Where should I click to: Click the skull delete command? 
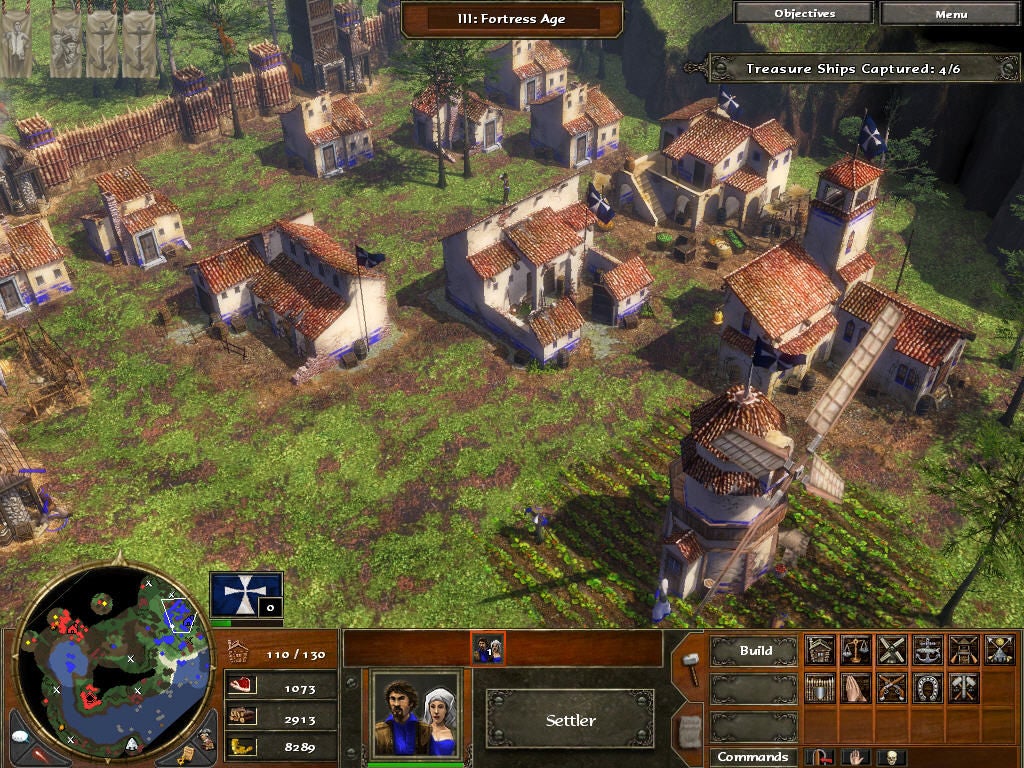pos(890,757)
